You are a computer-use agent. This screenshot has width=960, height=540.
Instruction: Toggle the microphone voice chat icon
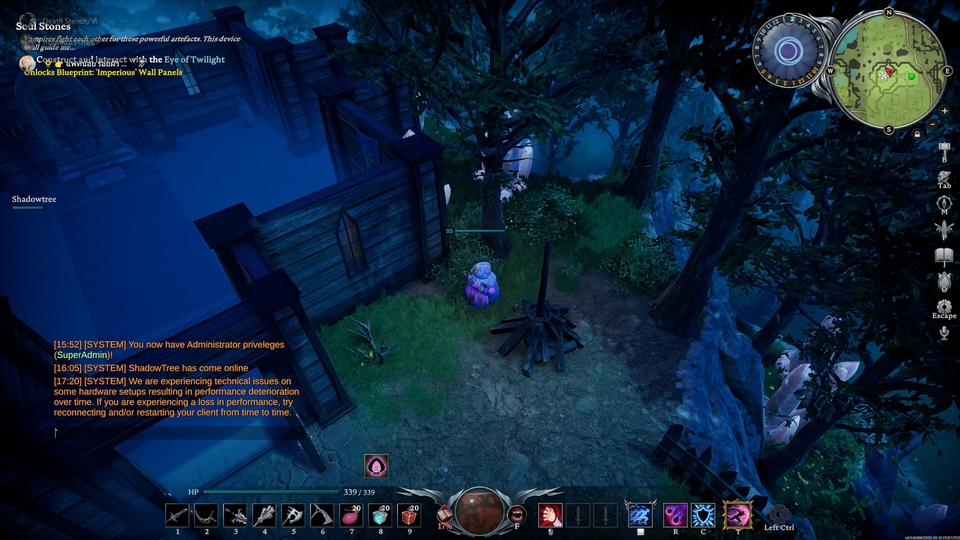(944, 332)
